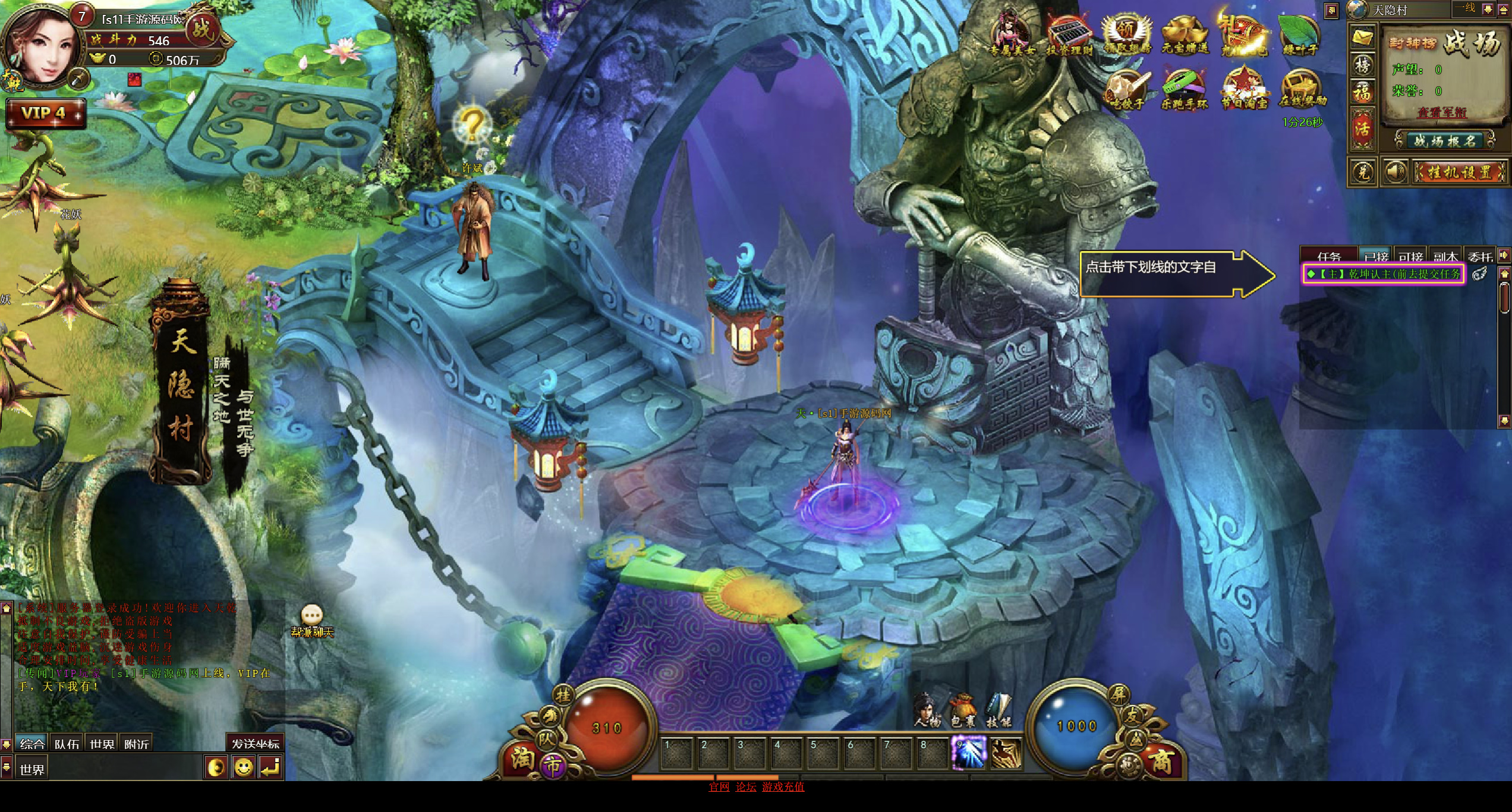Click the 发送坐标 send coordinates button
This screenshot has height=812, width=1512.
[255, 744]
